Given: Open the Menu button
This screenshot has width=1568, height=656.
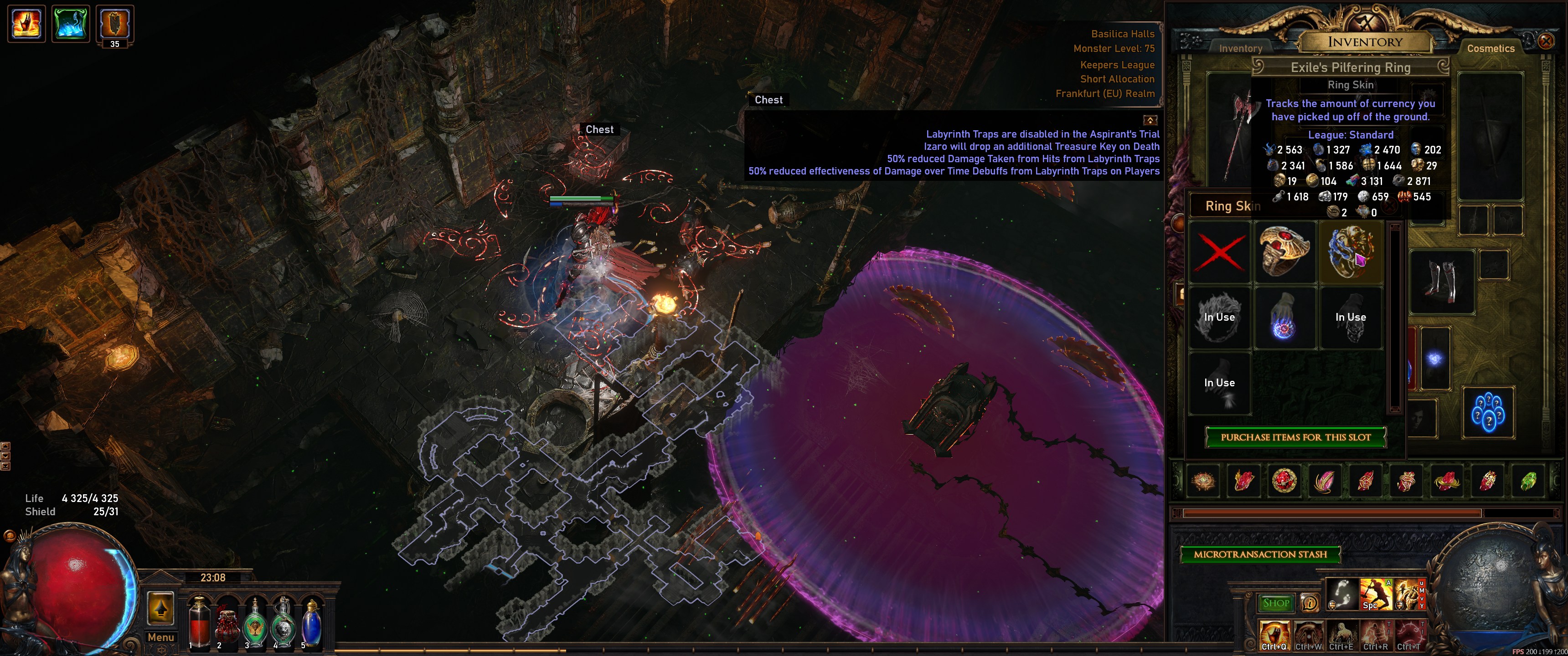Looking at the screenshot, I should [x=161, y=637].
